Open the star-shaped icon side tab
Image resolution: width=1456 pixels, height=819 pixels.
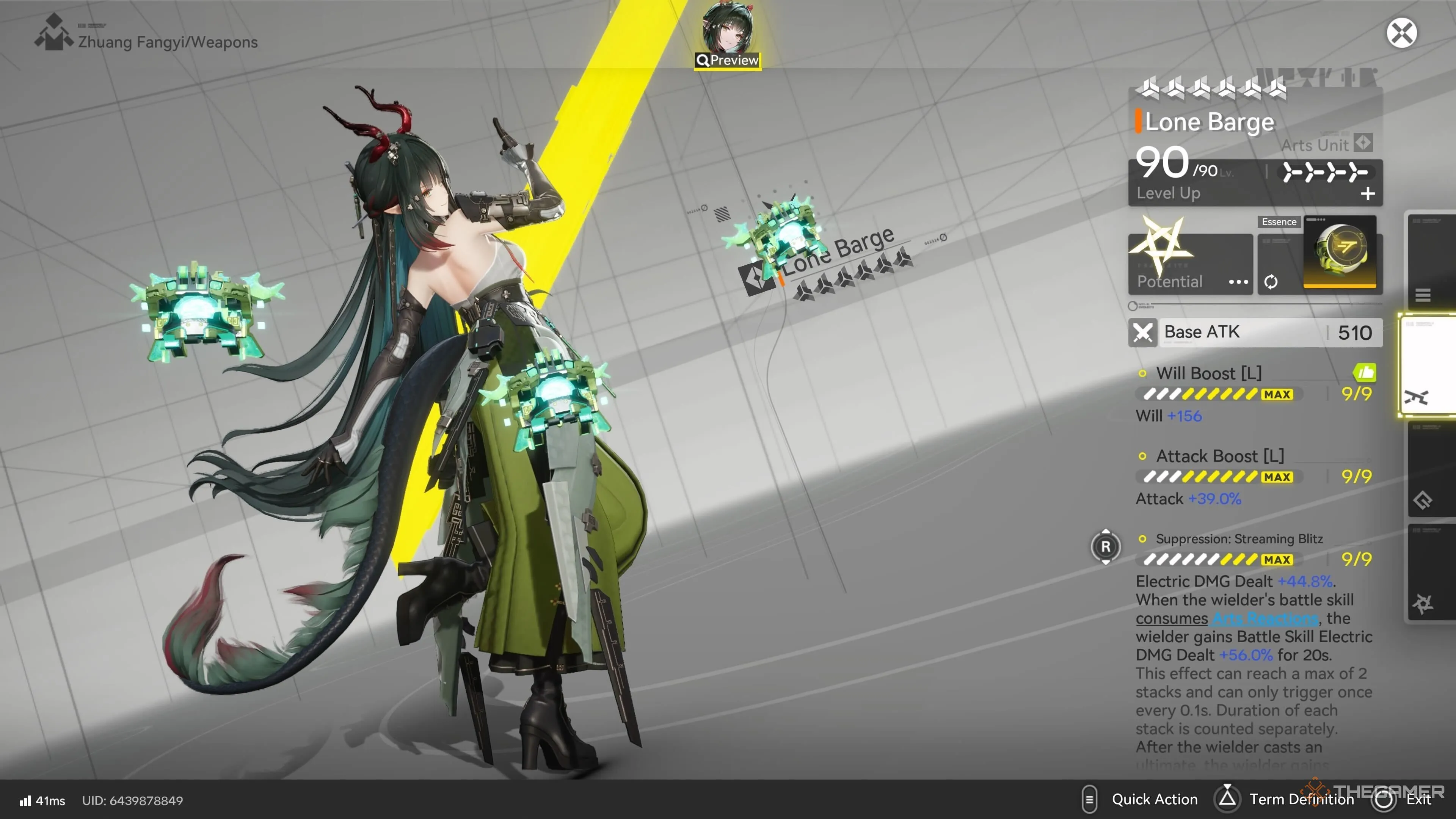(1423, 604)
